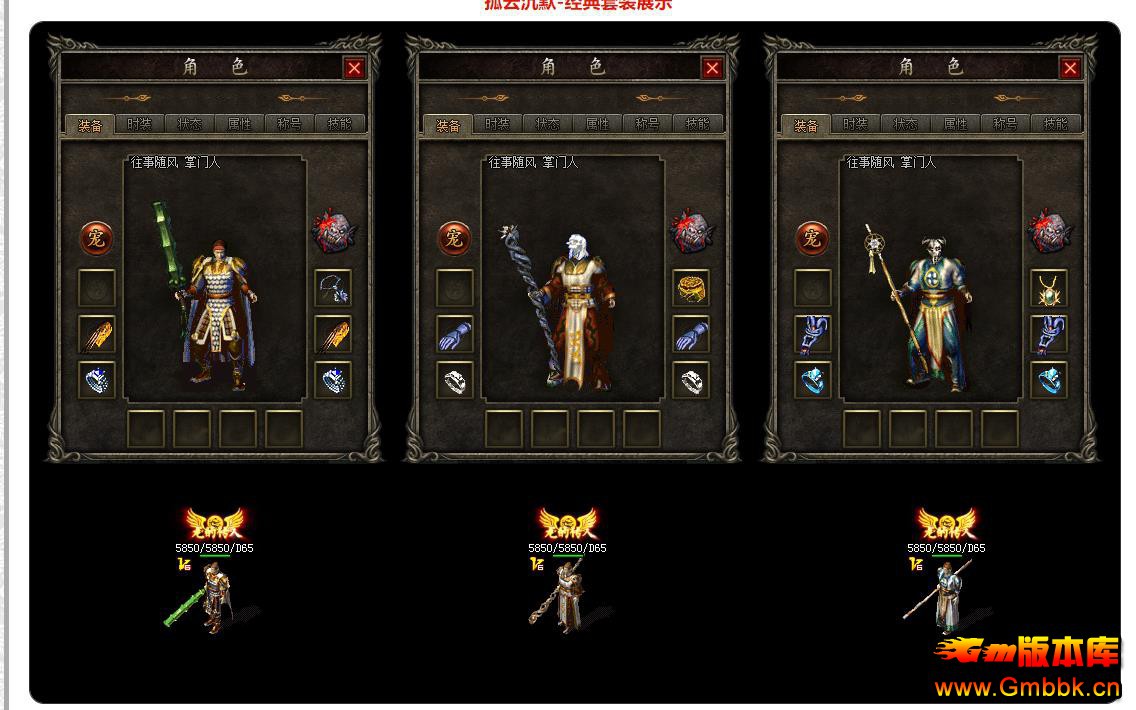
Task: Open the 属性 tab in the warrior's panel
Action: (x=240, y=125)
